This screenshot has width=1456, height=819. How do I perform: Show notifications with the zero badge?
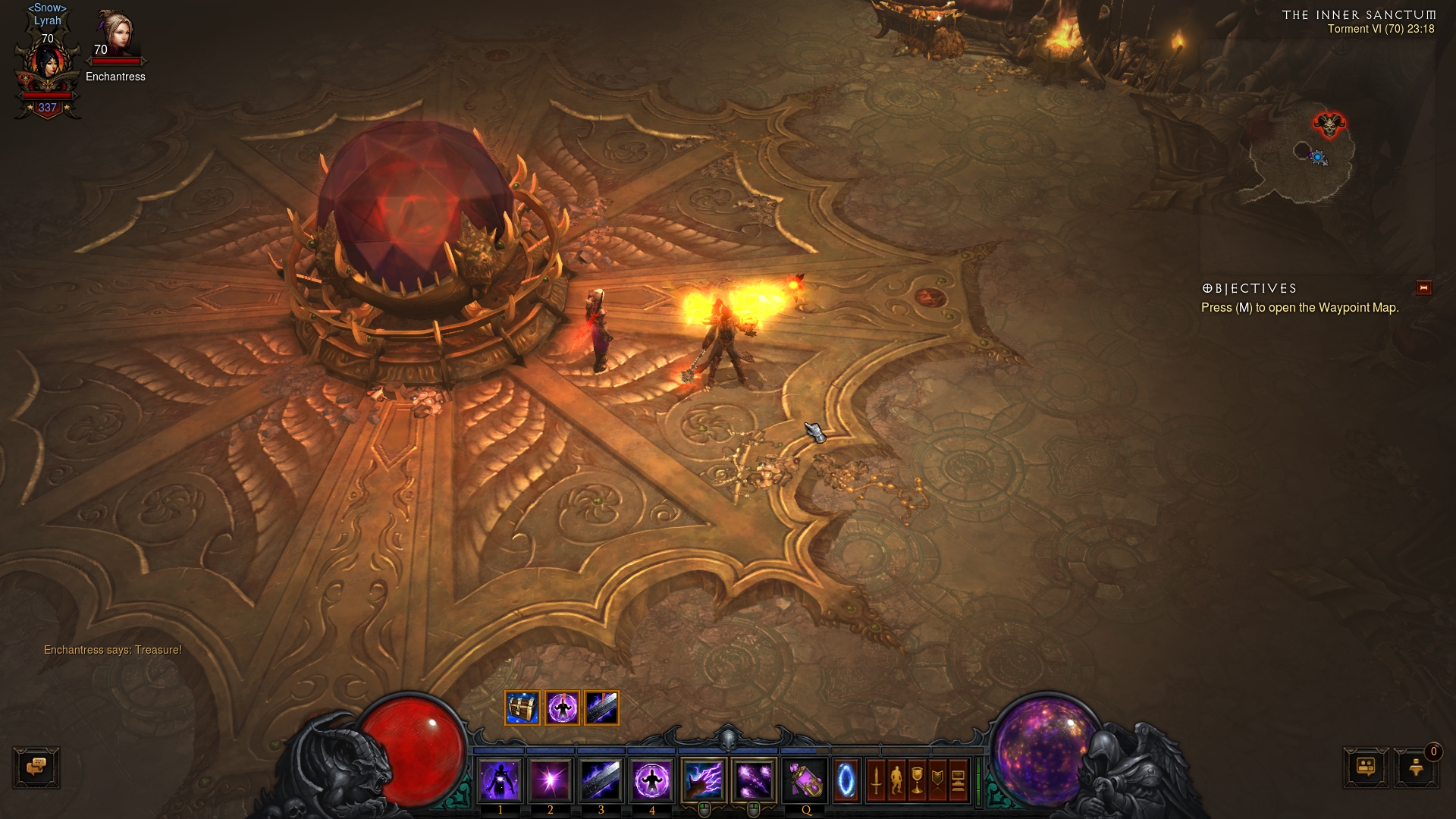tap(1416, 767)
